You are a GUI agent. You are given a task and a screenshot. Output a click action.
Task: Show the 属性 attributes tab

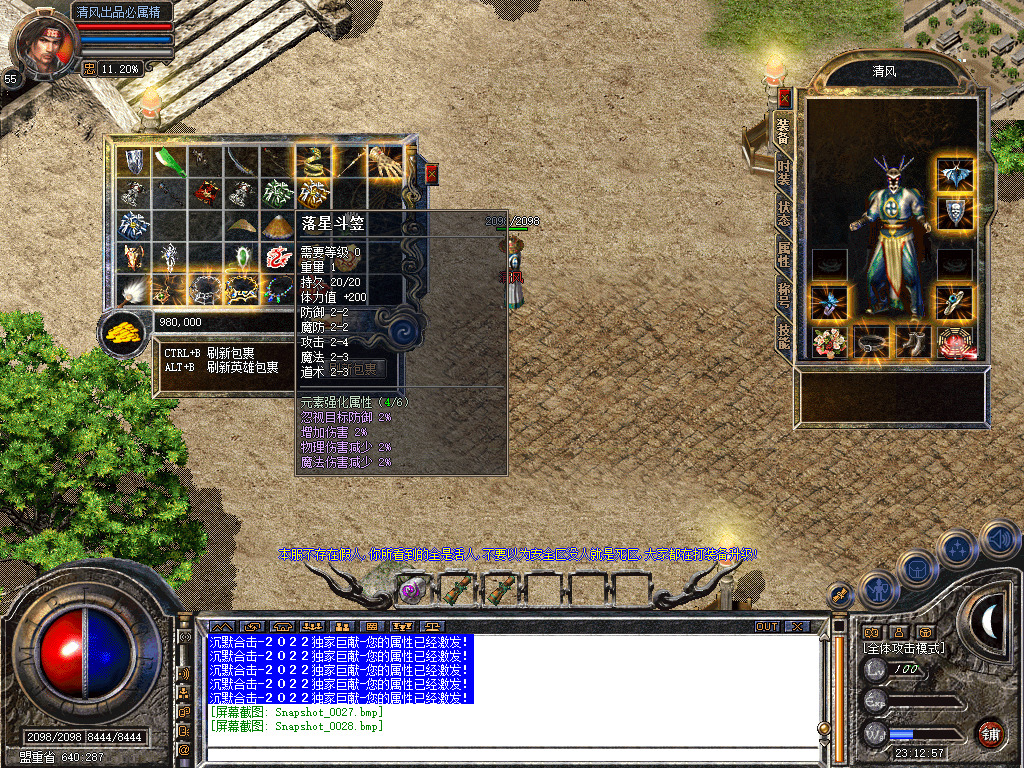pos(784,254)
